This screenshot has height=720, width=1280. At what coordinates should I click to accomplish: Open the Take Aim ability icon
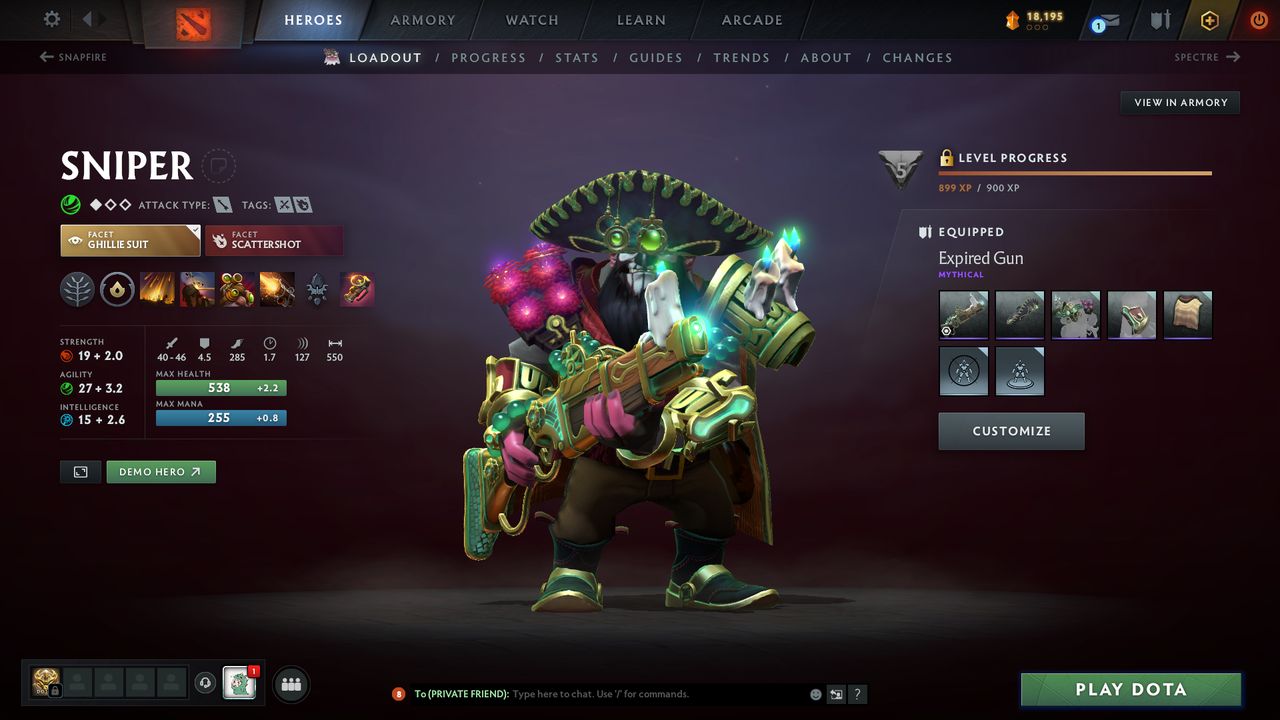point(237,289)
